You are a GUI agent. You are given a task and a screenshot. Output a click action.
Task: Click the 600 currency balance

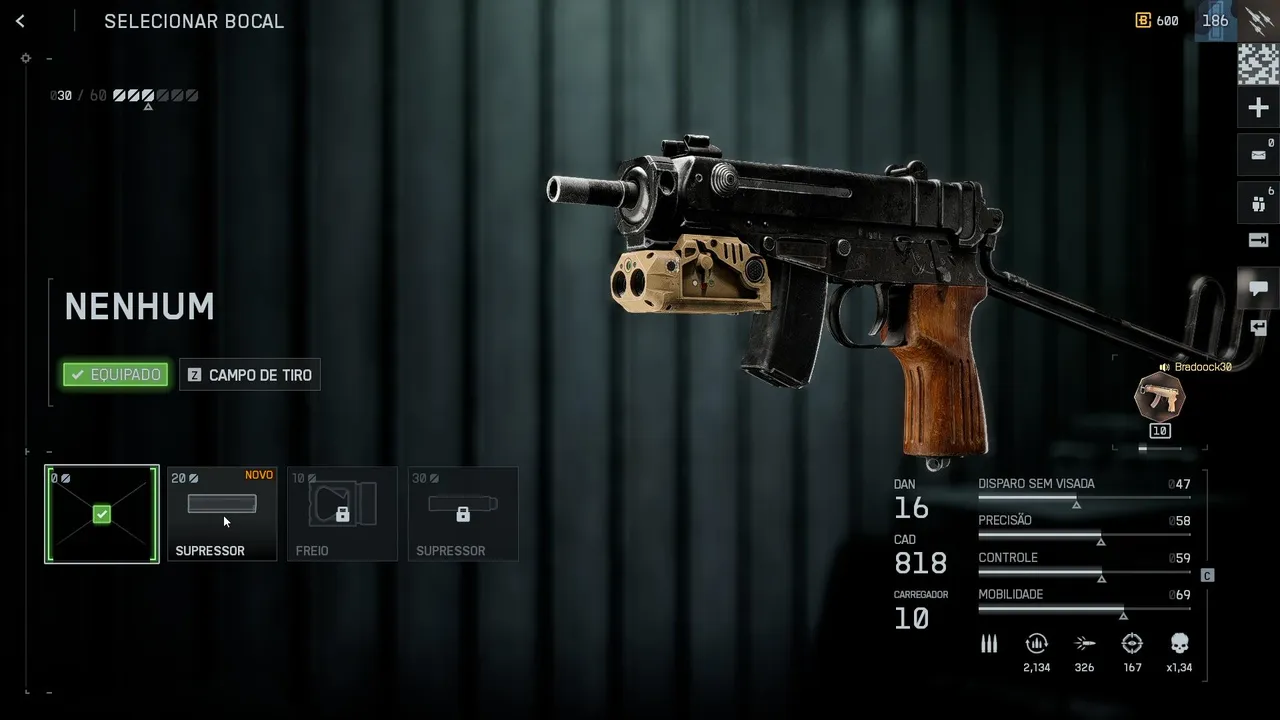(x=1157, y=21)
